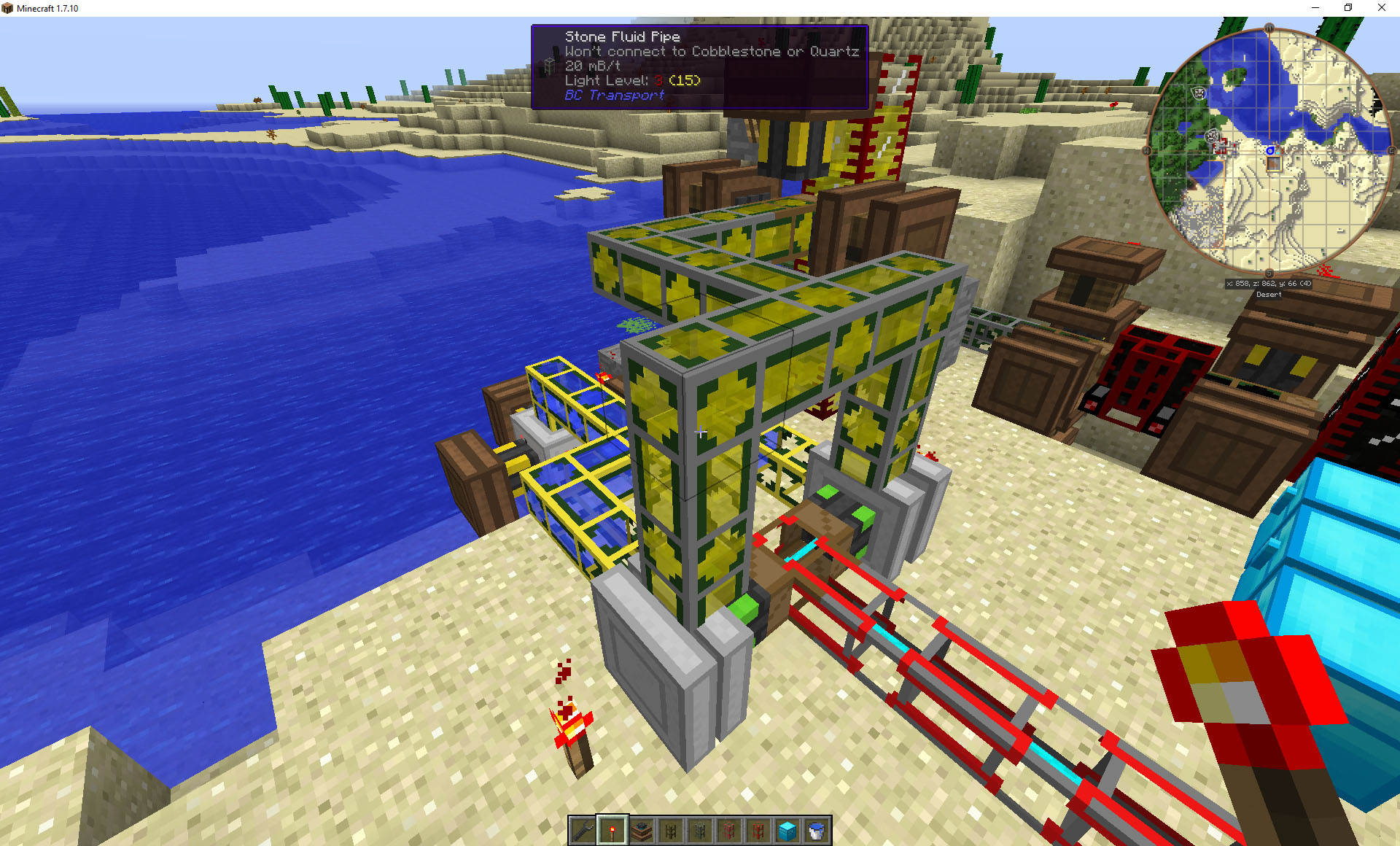The width and height of the screenshot is (1400, 846).
Task: Select the water bucket in the last hotbar slot
Action: (816, 829)
